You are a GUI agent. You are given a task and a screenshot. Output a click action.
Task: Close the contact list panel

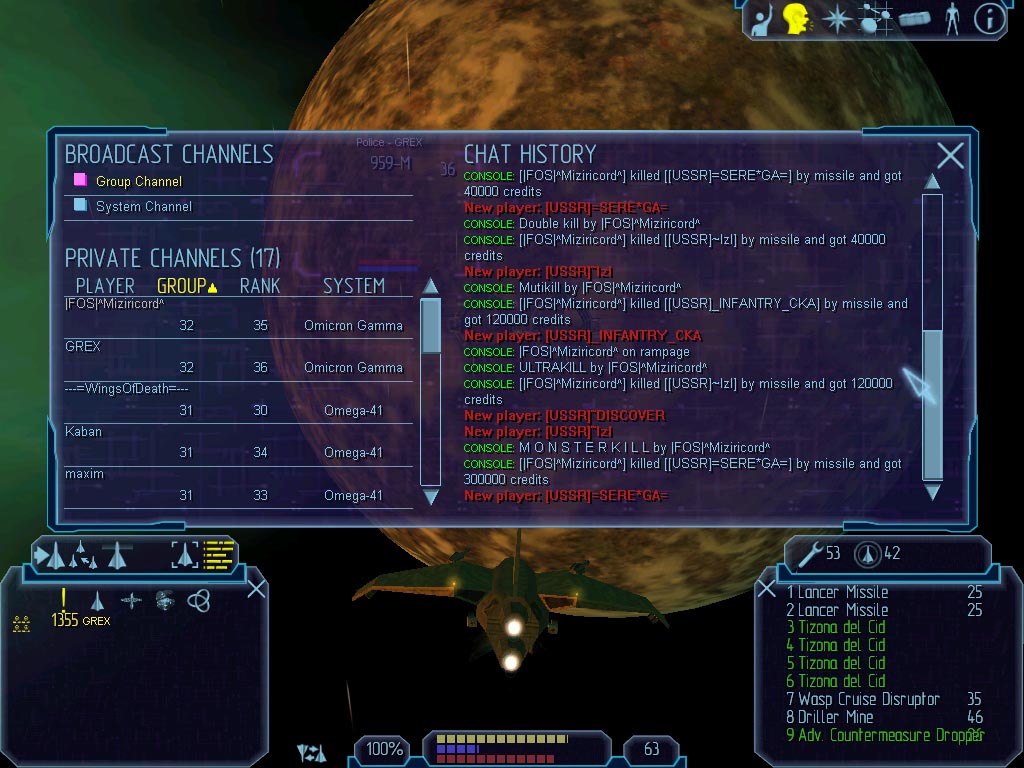click(x=256, y=588)
